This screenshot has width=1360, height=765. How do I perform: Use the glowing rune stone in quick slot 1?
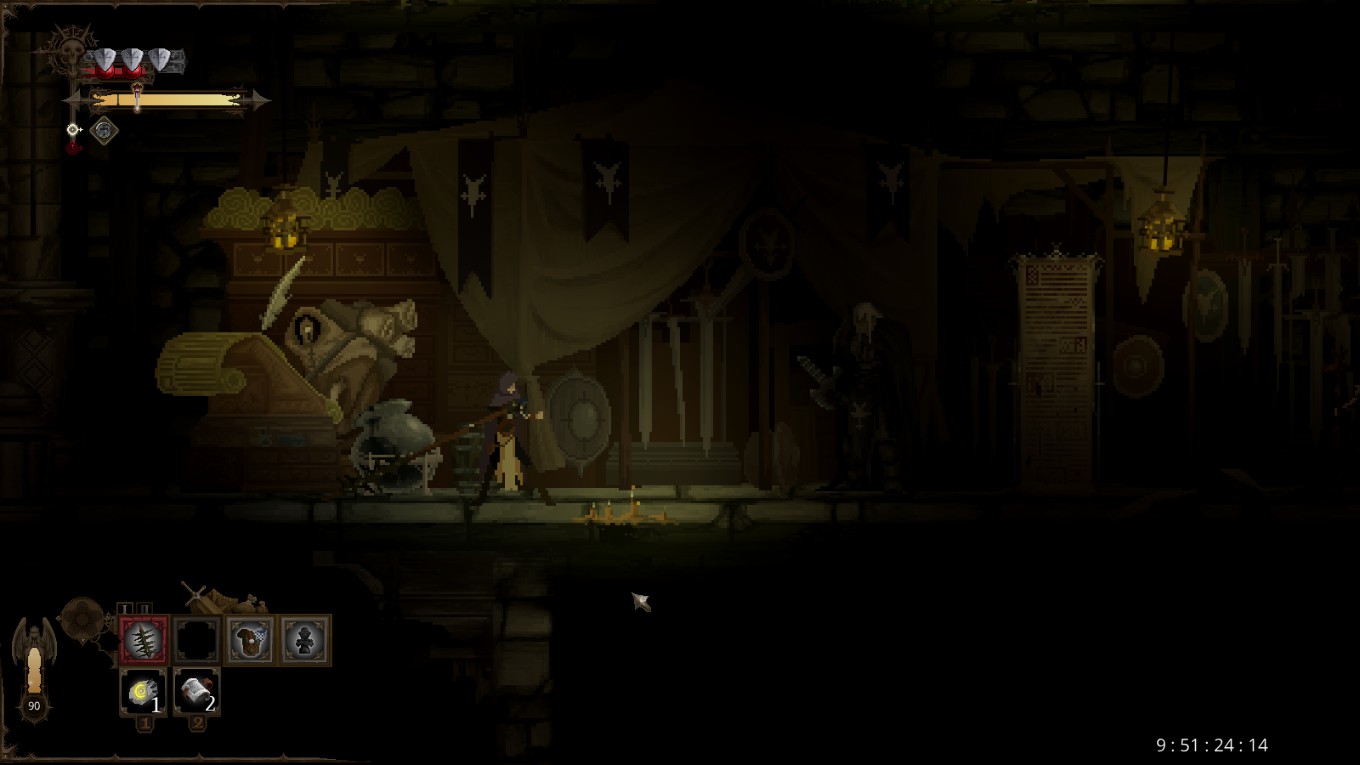click(143, 691)
